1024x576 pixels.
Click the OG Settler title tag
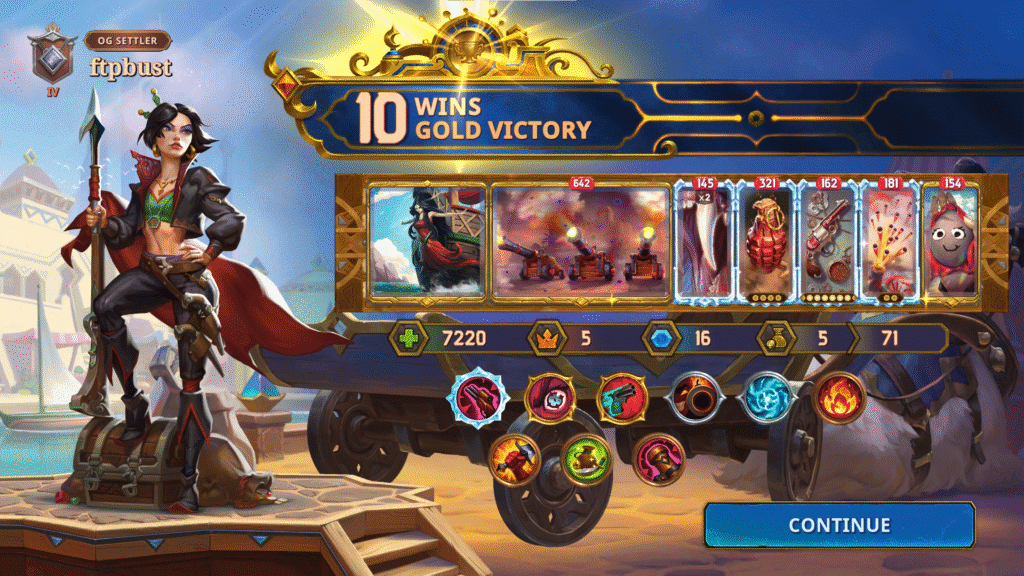click(127, 41)
